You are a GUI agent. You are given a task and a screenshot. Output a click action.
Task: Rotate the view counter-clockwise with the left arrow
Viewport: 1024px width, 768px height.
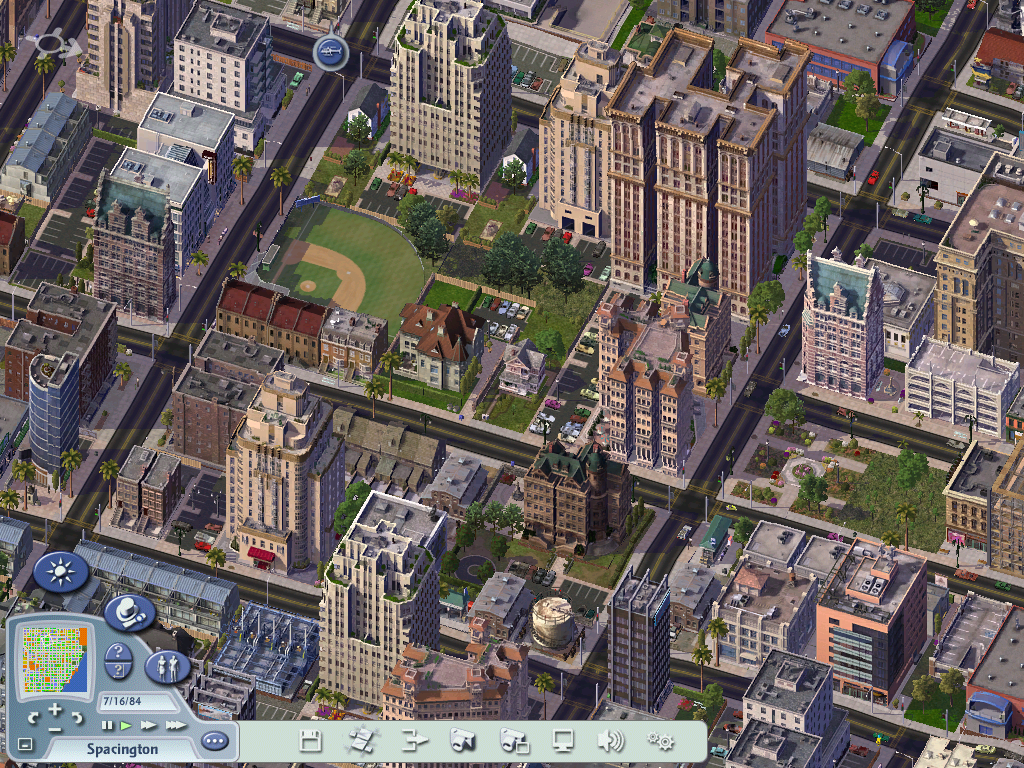pos(33,718)
